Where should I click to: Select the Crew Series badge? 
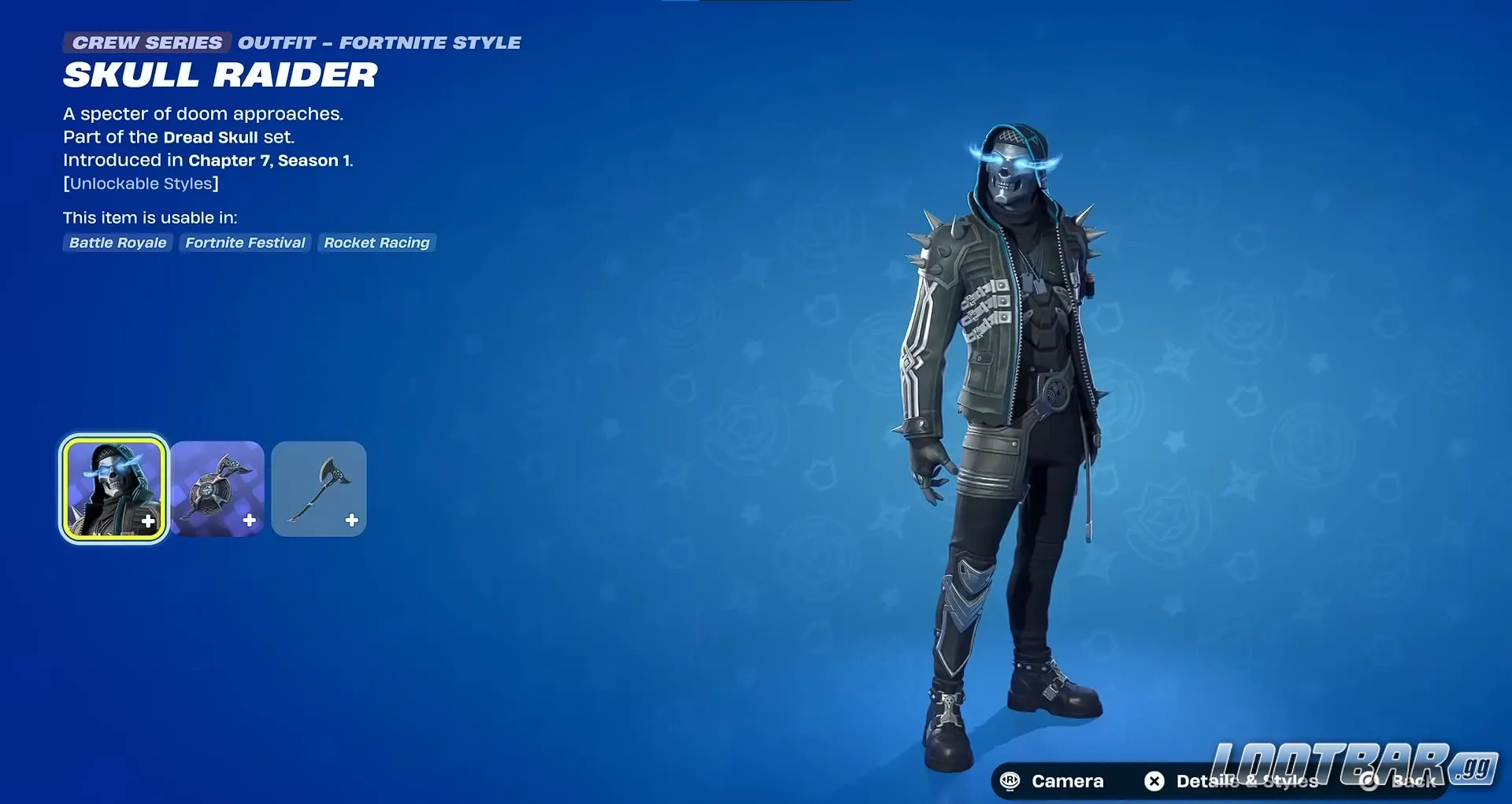pyautogui.click(x=146, y=43)
